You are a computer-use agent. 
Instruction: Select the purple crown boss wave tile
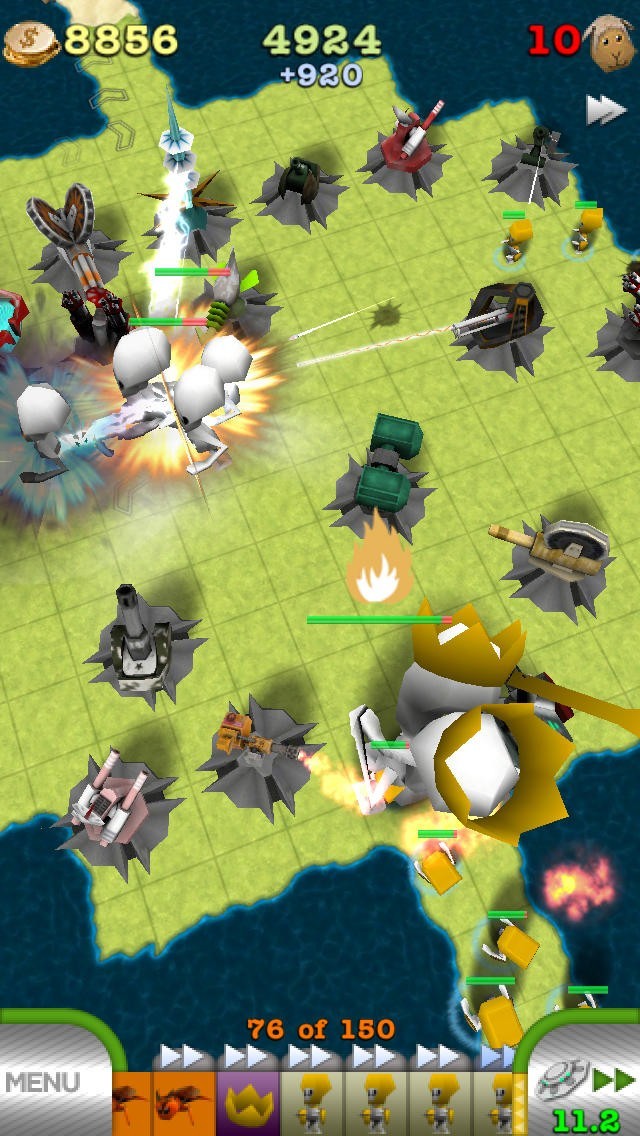pos(247,1102)
